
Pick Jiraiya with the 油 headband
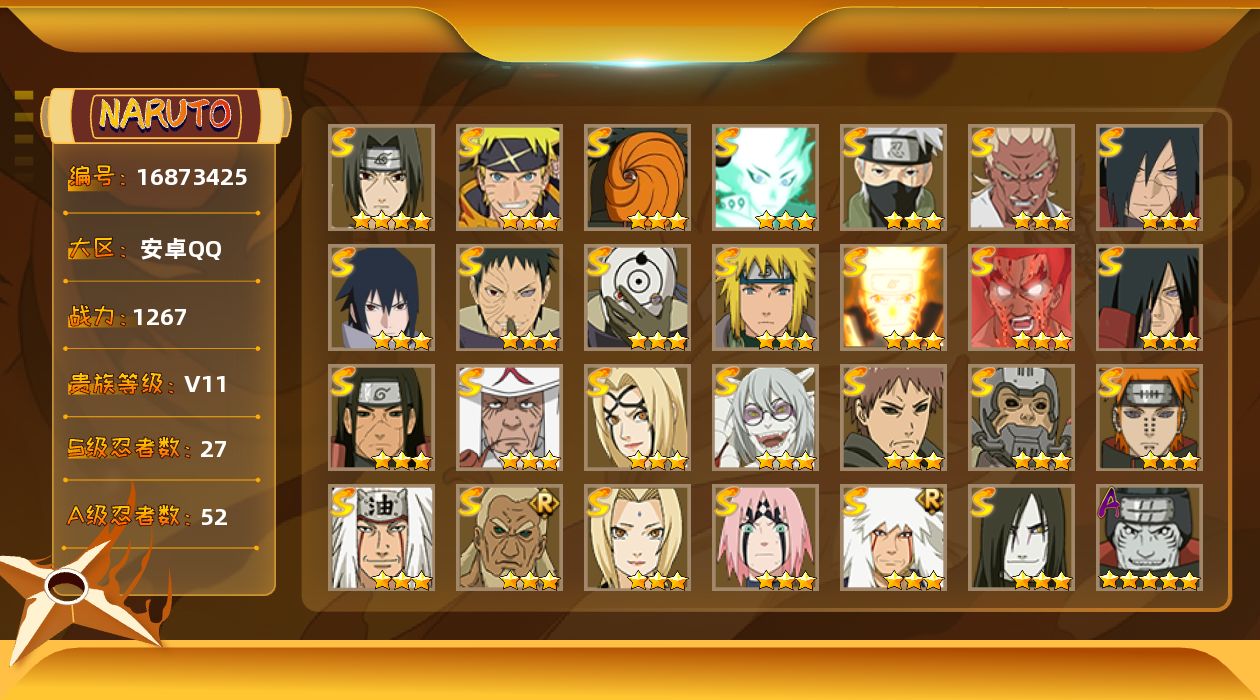[381, 538]
